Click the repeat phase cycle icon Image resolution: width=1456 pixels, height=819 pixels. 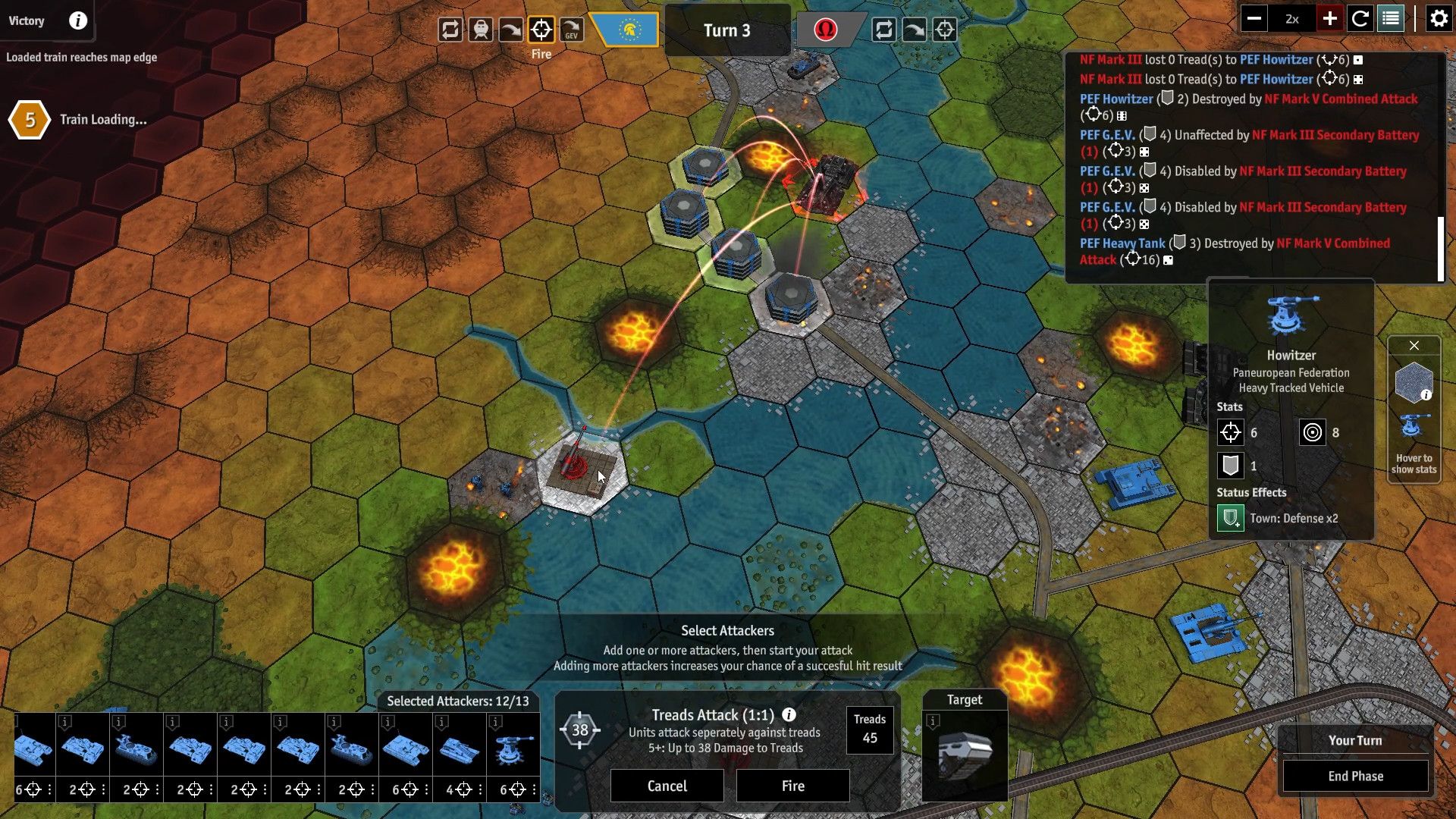pyautogui.click(x=450, y=29)
